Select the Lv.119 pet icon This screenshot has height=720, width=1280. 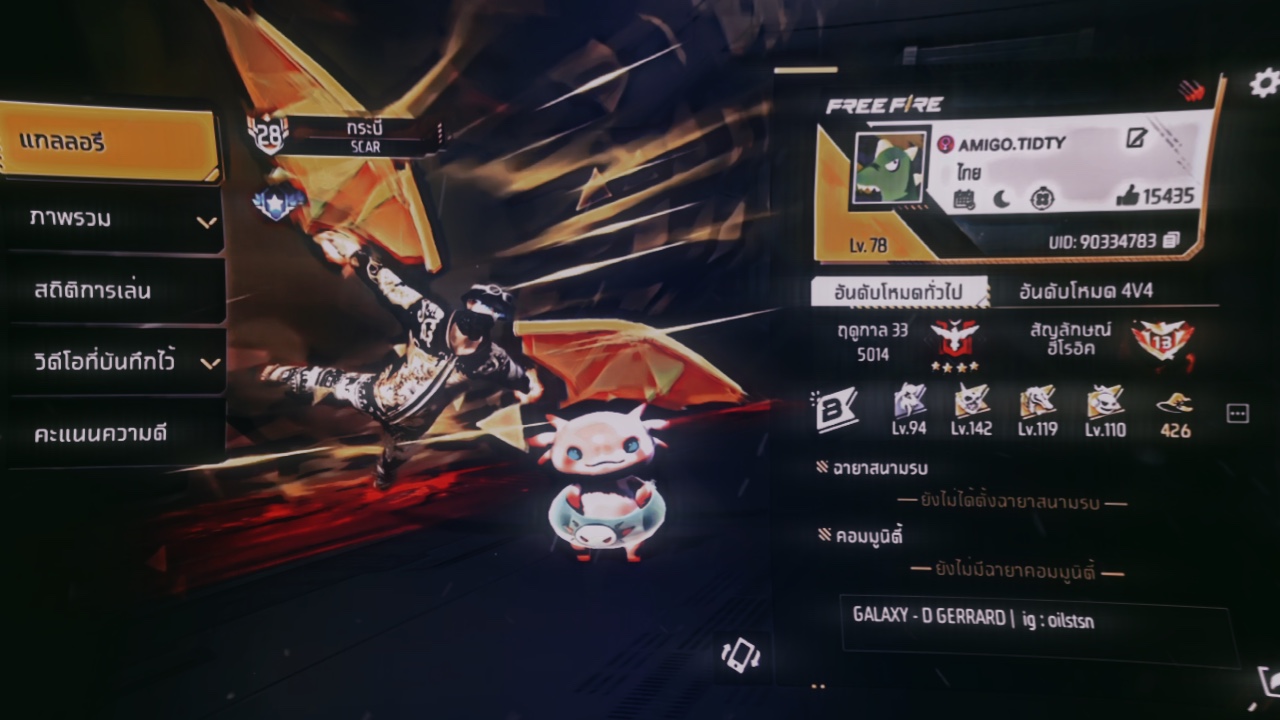(1037, 404)
